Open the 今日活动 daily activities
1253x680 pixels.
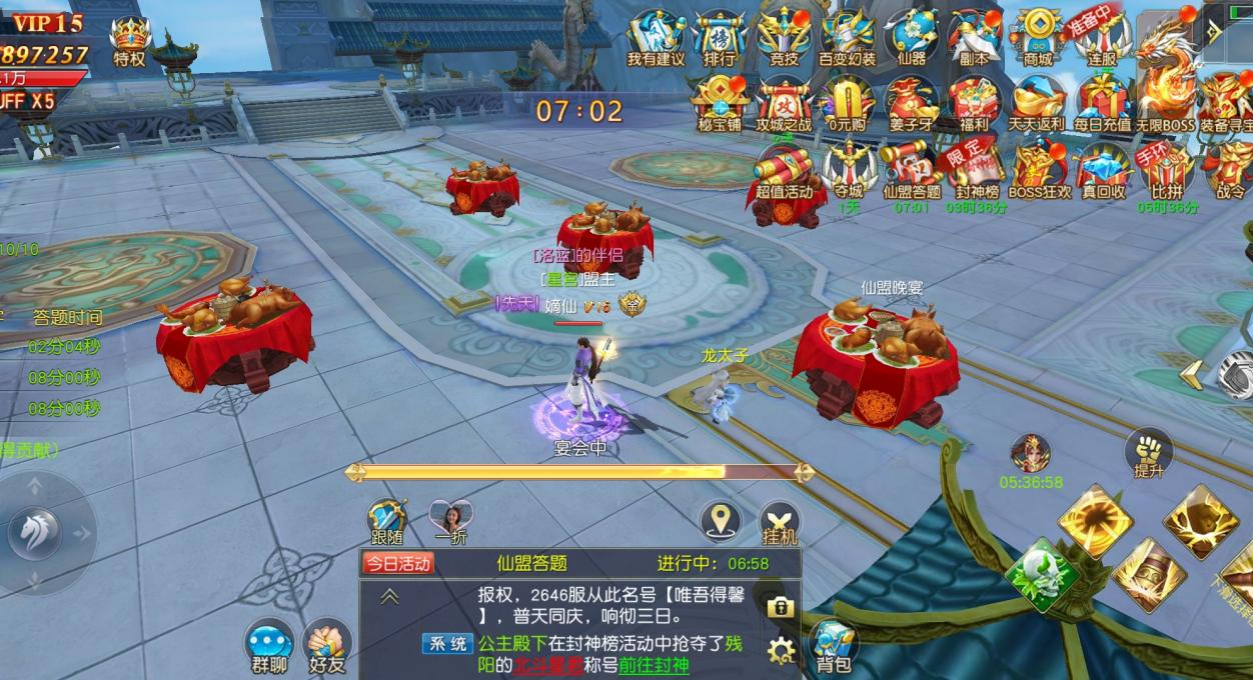[x=398, y=563]
